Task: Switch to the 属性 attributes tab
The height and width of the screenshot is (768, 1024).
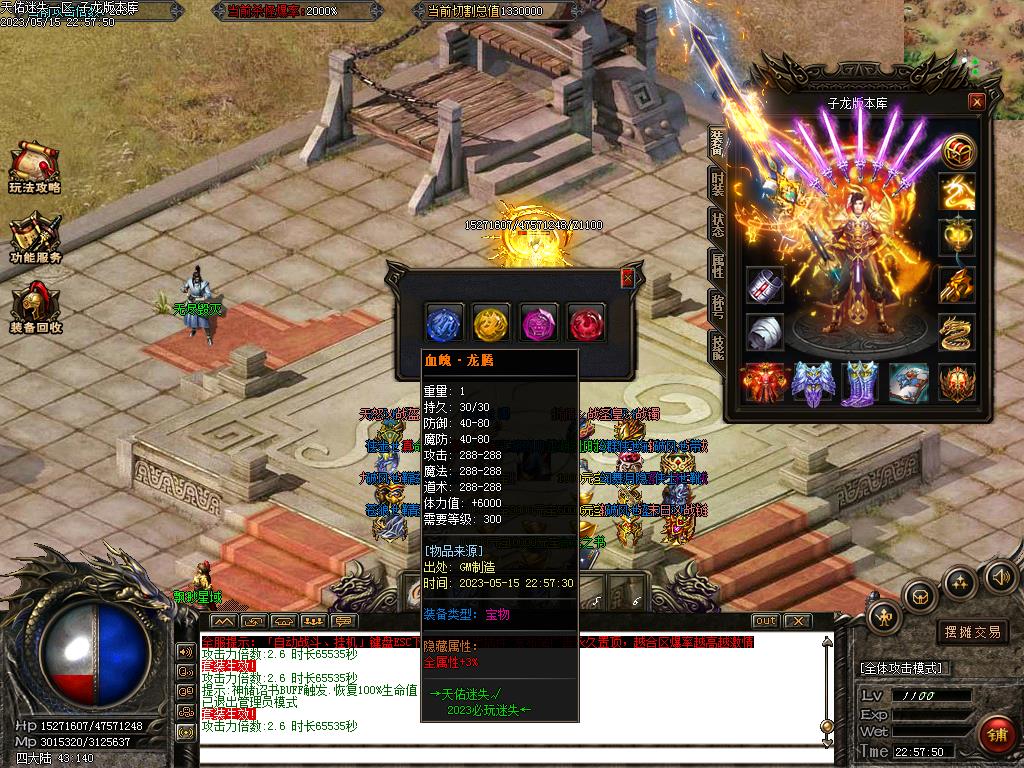Action: point(717,265)
